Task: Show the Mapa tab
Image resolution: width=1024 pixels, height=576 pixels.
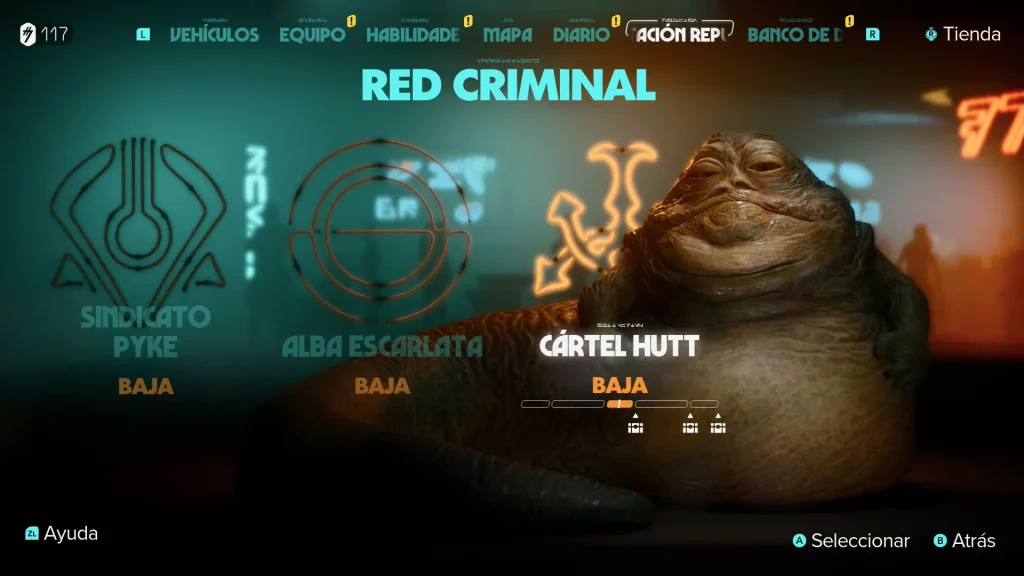Action: [508, 35]
